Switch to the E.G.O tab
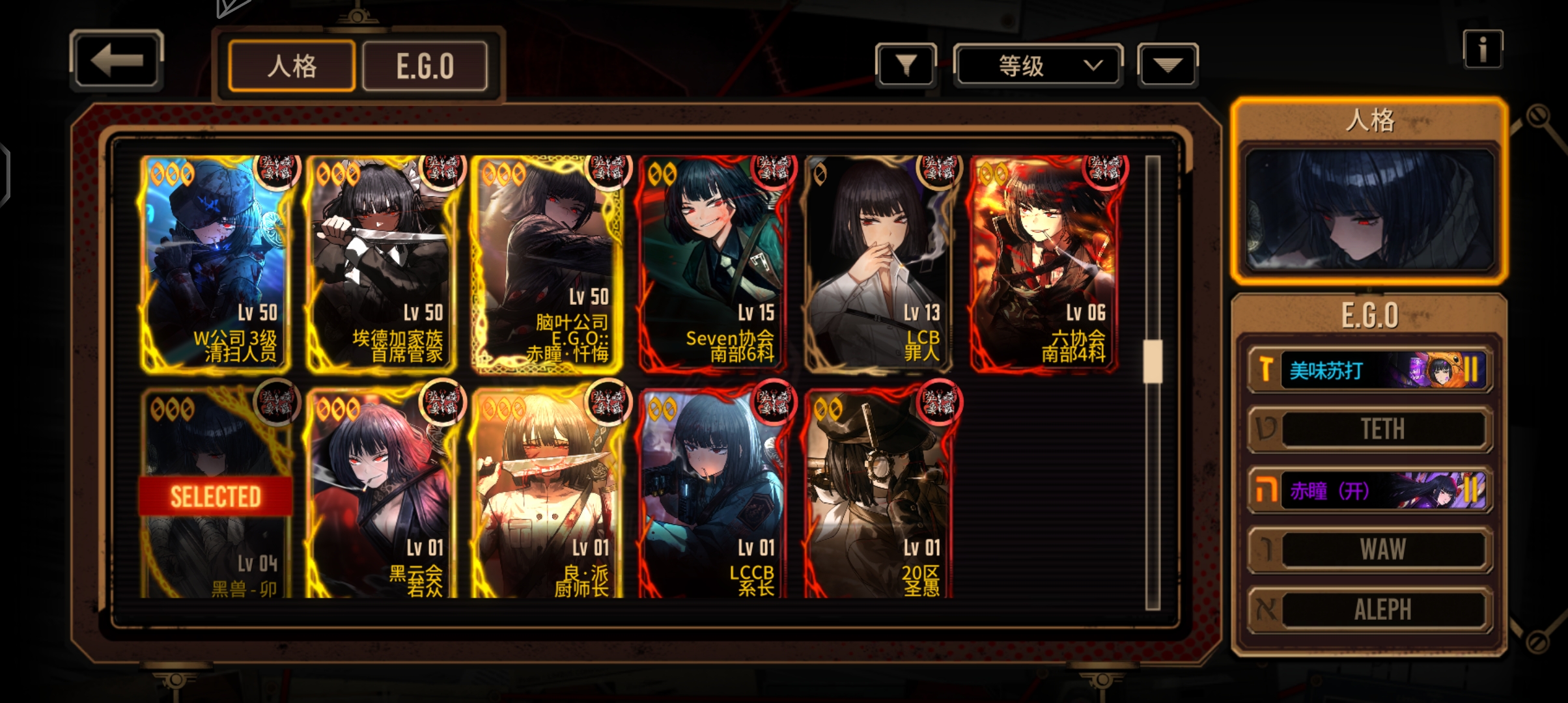The height and width of the screenshot is (703, 1568). pos(425,66)
